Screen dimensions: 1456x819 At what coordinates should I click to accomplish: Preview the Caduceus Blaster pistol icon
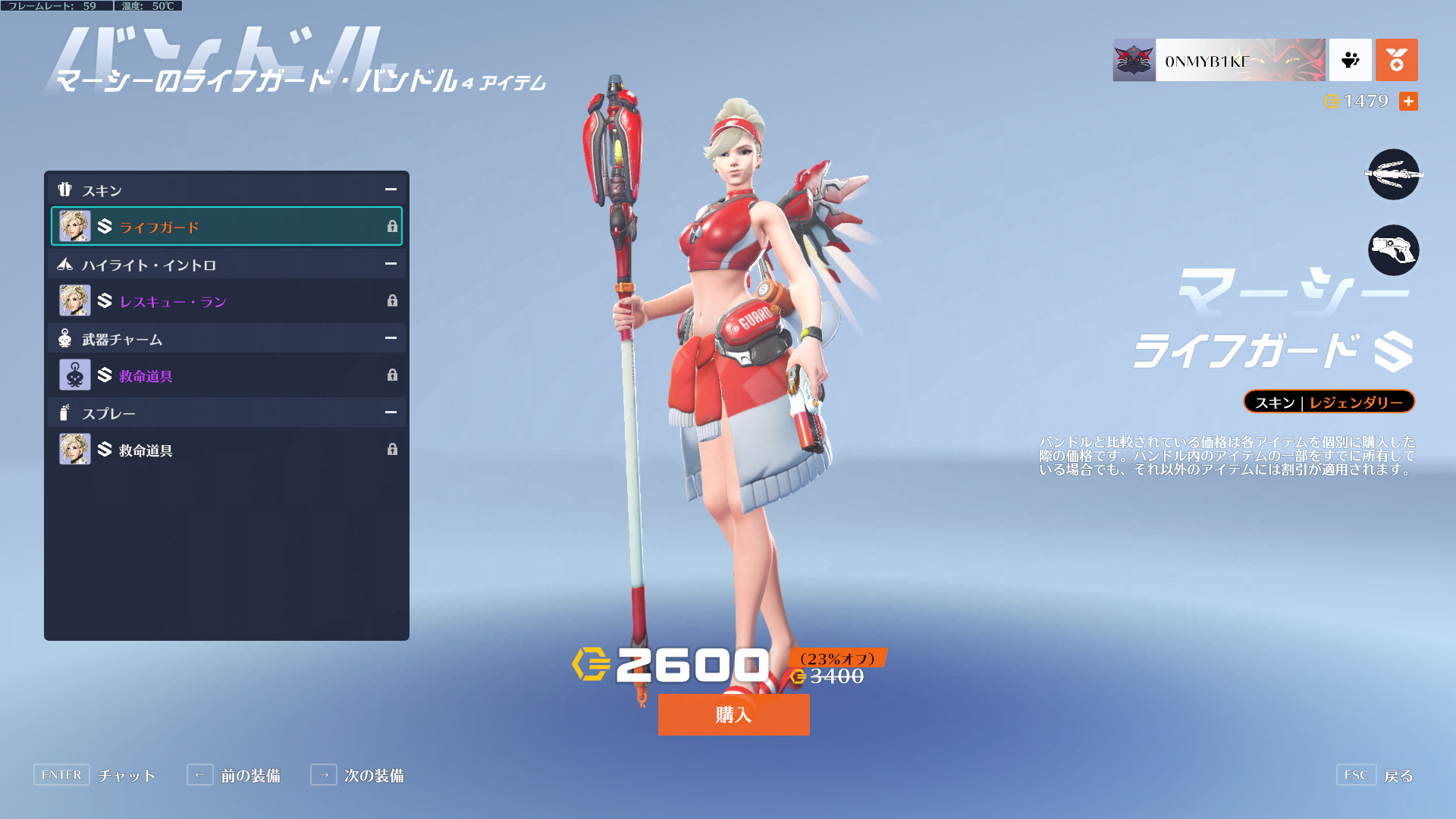(x=1393, y=250)
